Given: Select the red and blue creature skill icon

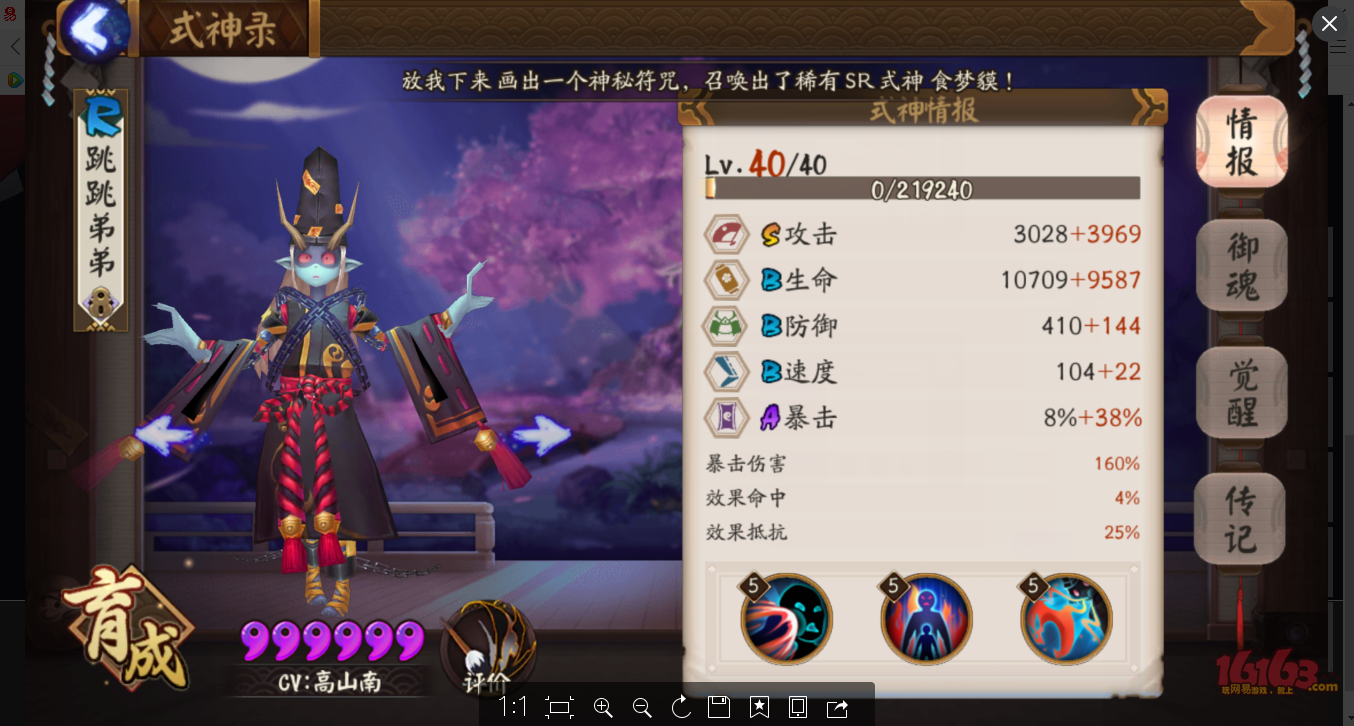Looking at the screenshot, I should pos(1066,618).
